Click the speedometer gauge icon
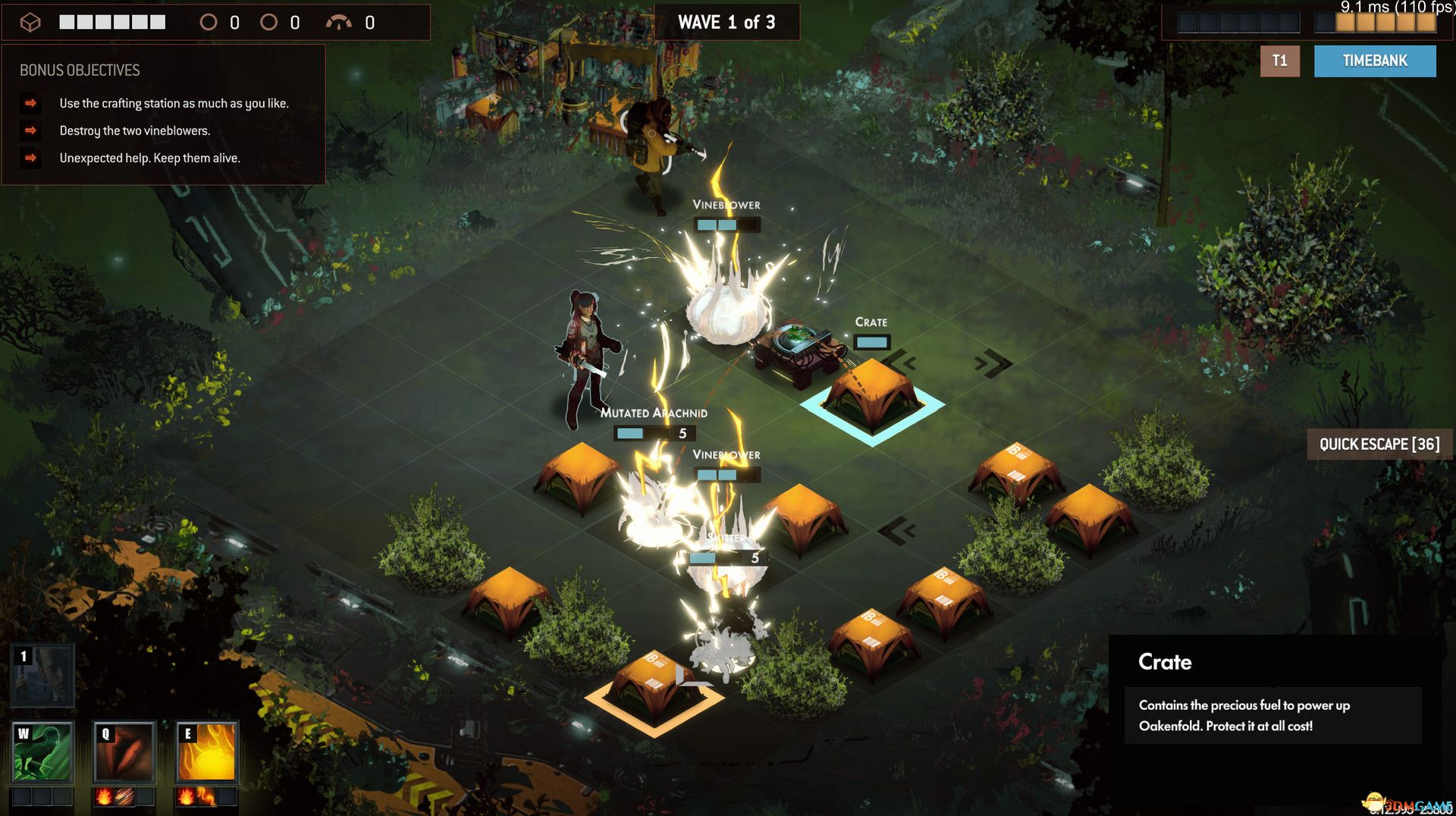The image size is (1456, 816). 338,23
